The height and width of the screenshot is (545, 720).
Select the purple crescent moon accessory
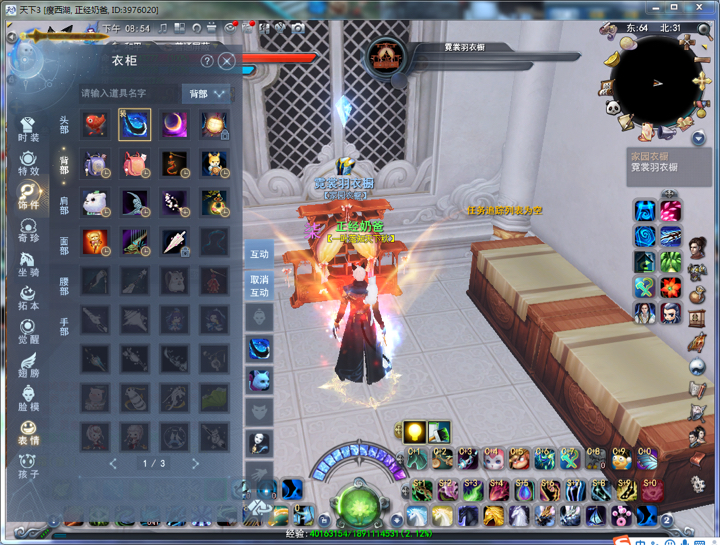coord(175,125)
